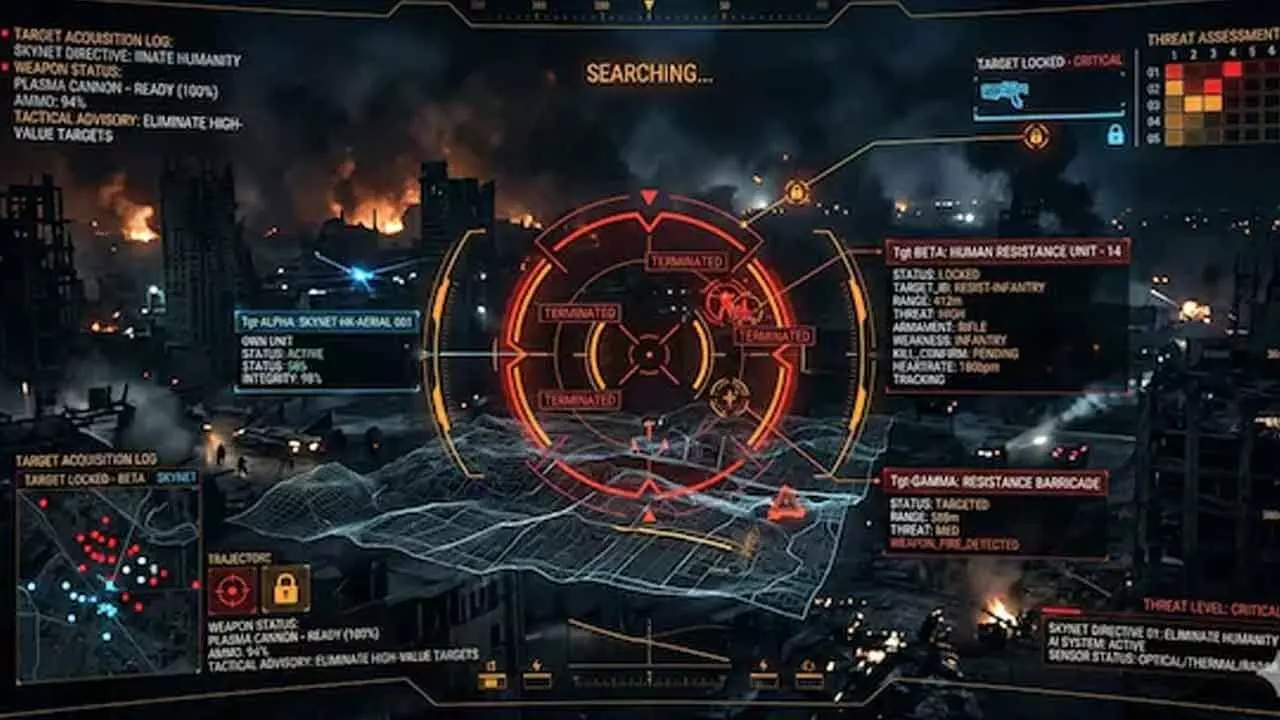Screen dimensions: 1280x720
Task: Click the blue padlock under Target Locked panel
Action: [x=1115, y=135]
